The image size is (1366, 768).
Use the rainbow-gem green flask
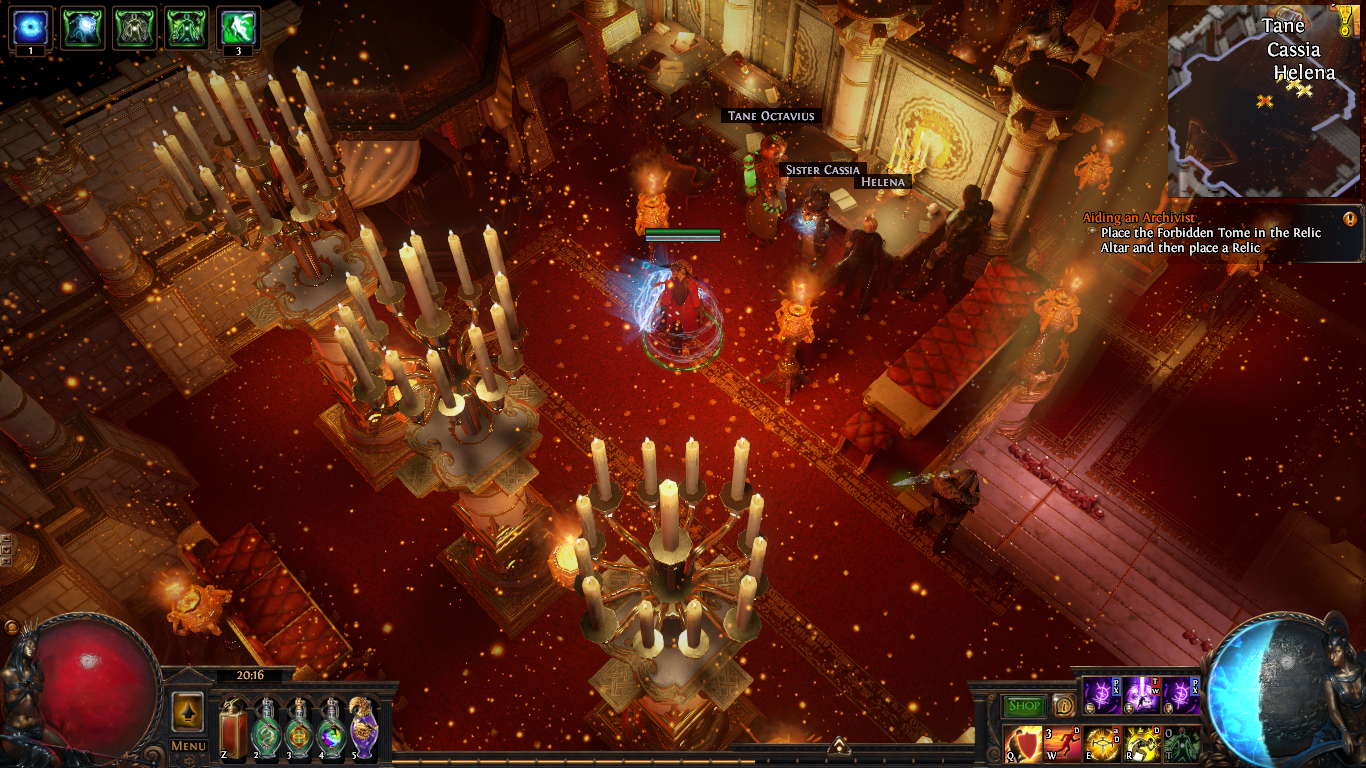point(331,729)
